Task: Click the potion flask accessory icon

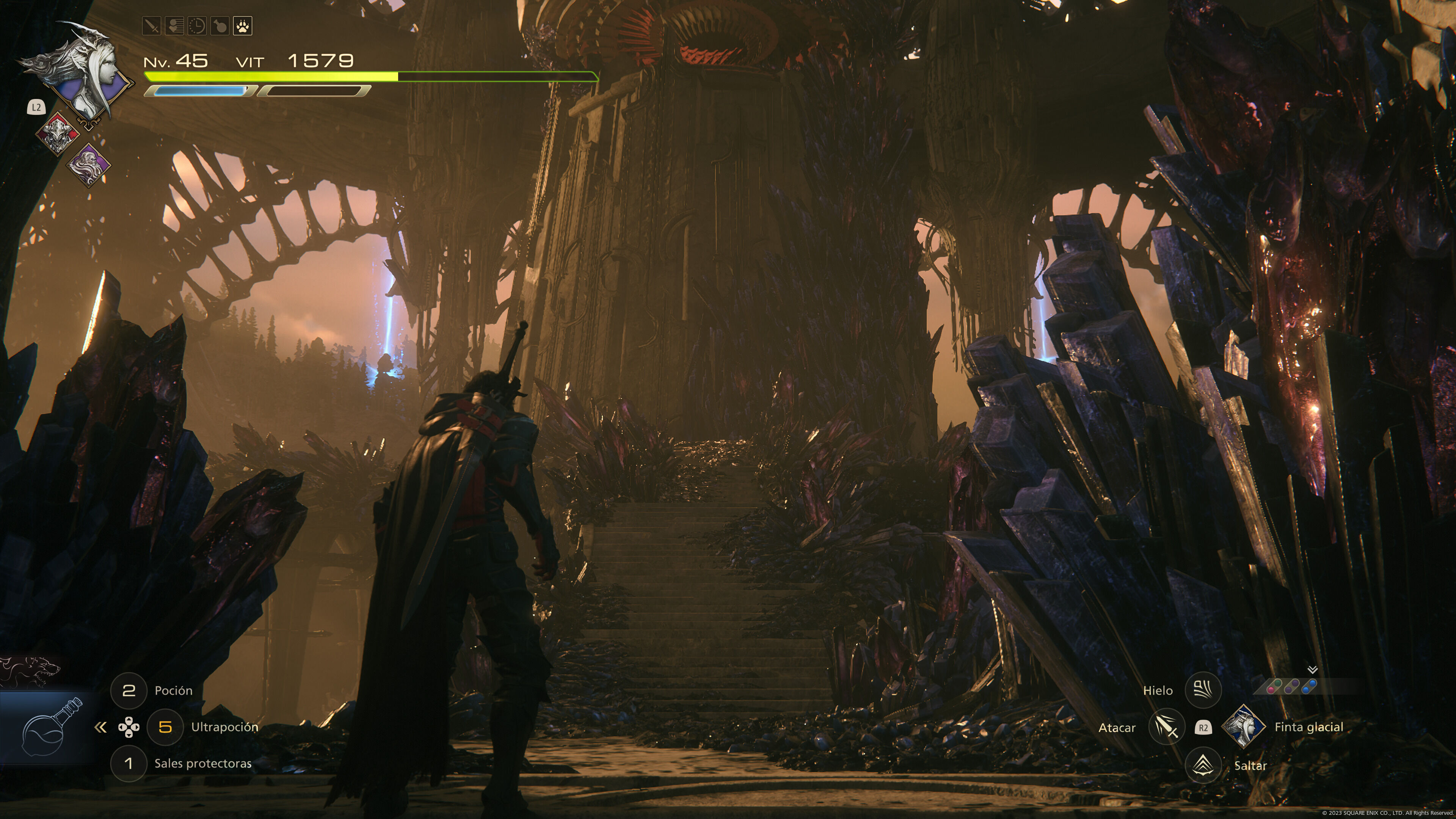Action: pyautogui.click(x=220, y=26)
